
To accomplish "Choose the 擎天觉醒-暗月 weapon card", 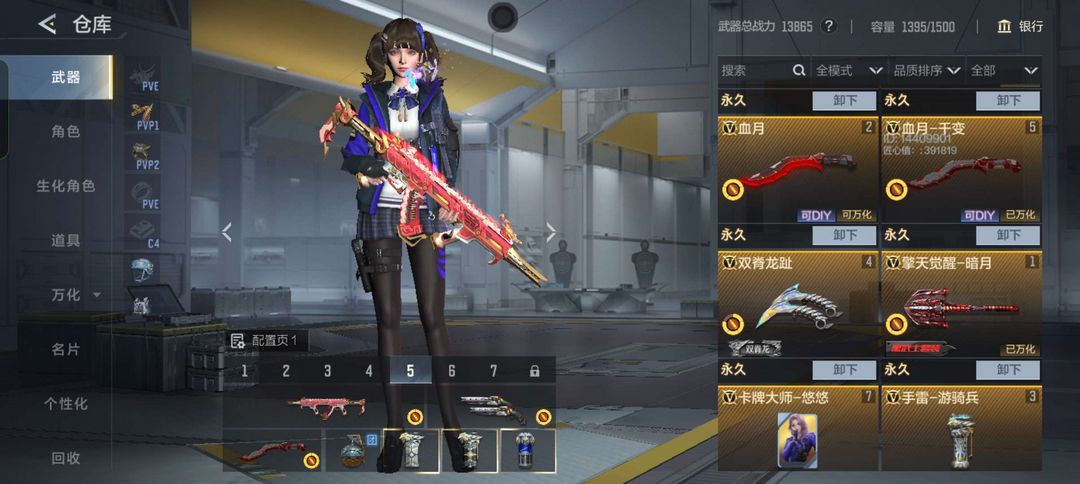I will point(961,305).
